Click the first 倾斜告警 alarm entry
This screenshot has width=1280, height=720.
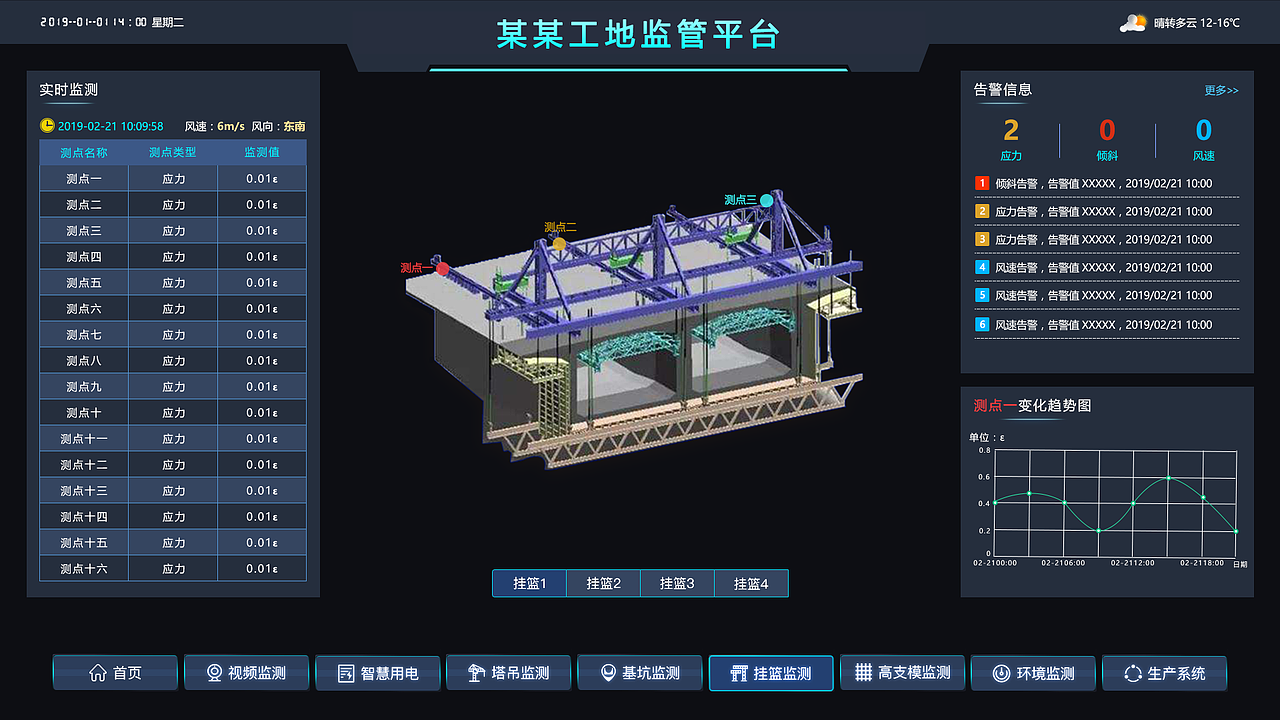(1100, 183)
